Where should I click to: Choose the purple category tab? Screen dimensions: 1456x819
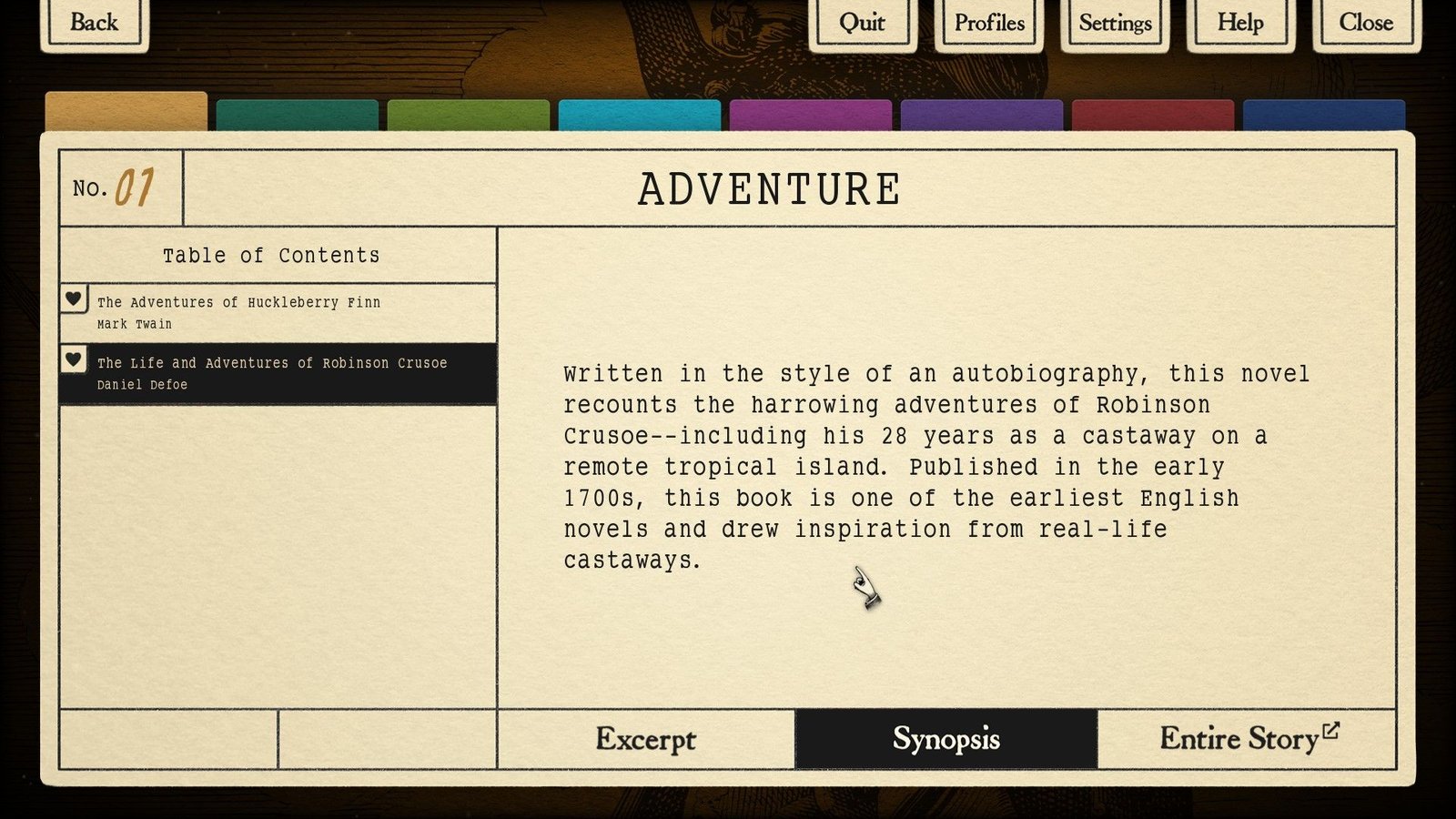982,116
